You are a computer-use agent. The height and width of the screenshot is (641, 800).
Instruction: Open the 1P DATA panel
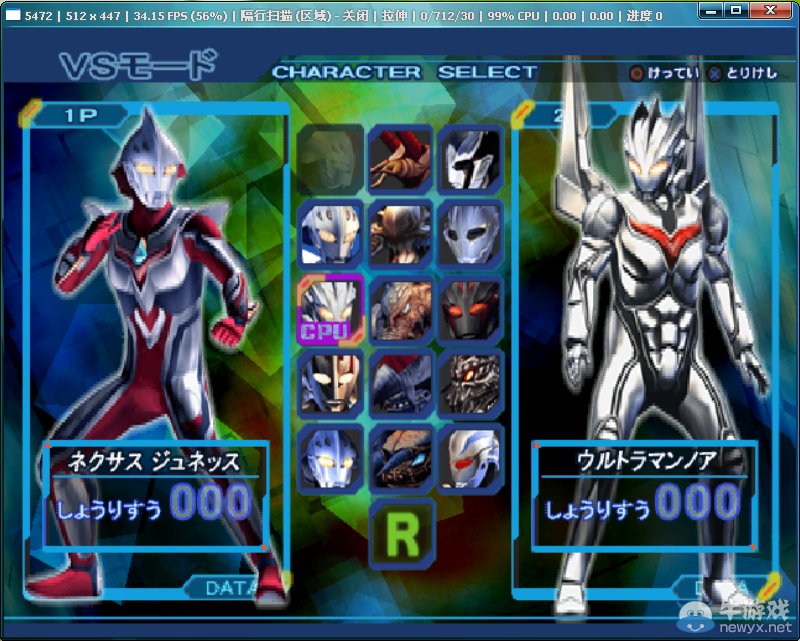coord(229,588)
